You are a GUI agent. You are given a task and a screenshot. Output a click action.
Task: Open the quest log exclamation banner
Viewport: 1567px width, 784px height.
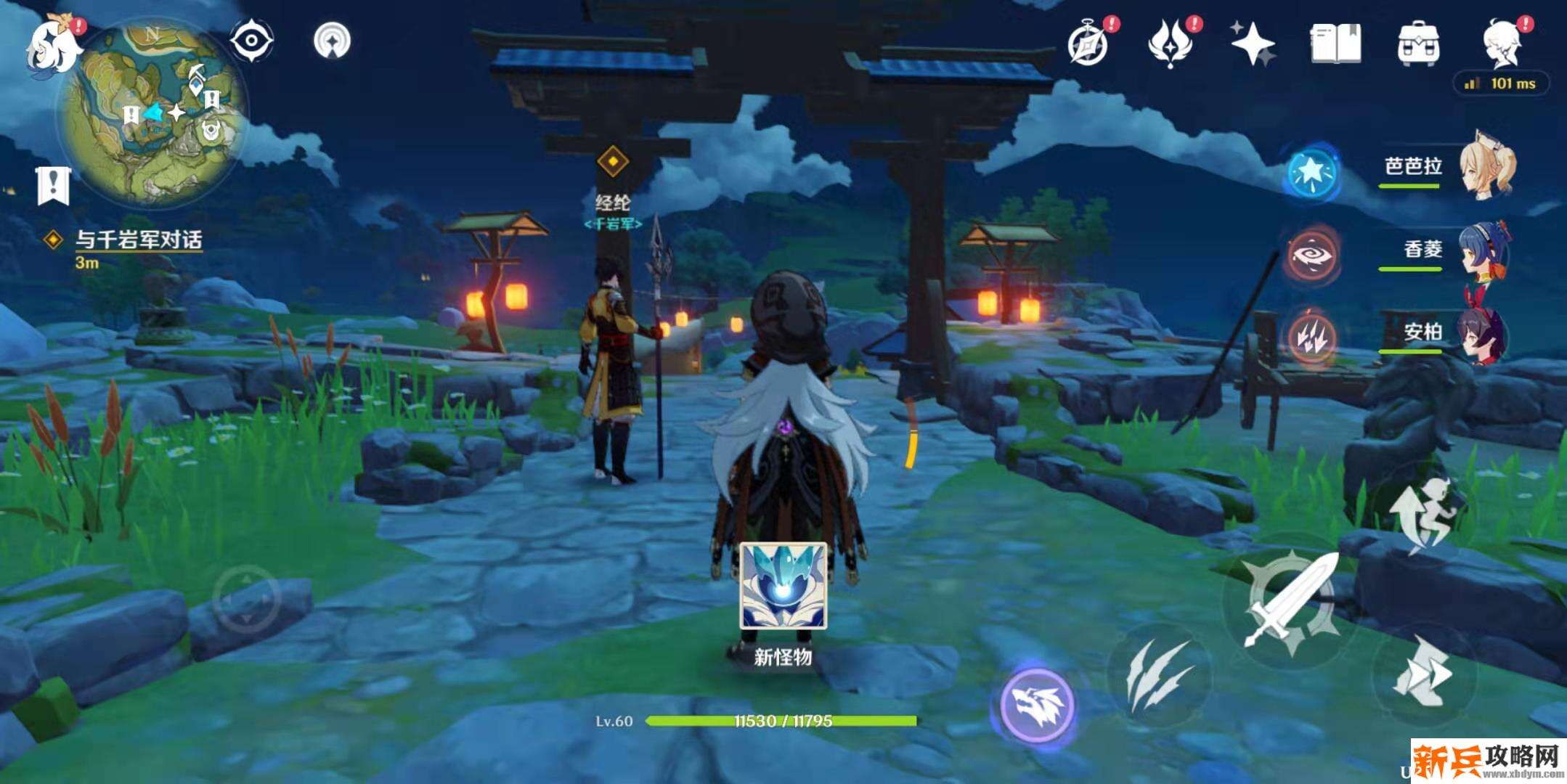(x=52, y=185)
